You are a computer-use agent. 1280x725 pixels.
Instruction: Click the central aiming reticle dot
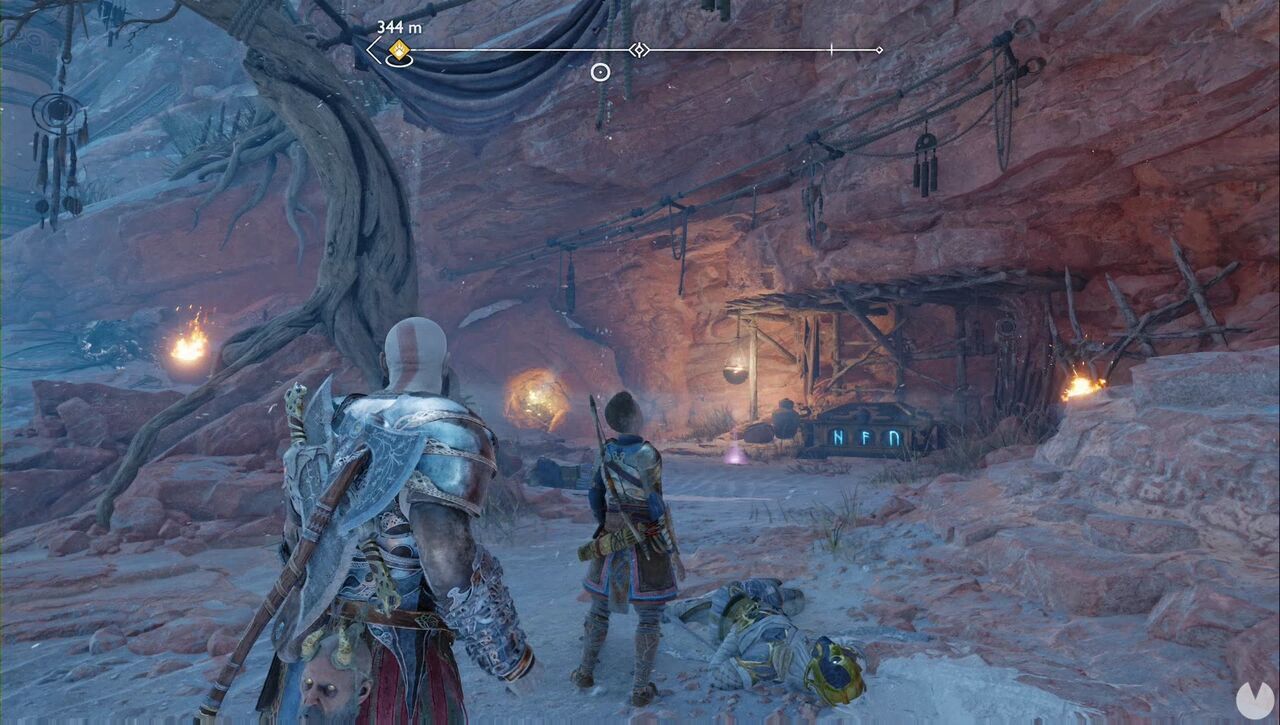tap(600, 70)
